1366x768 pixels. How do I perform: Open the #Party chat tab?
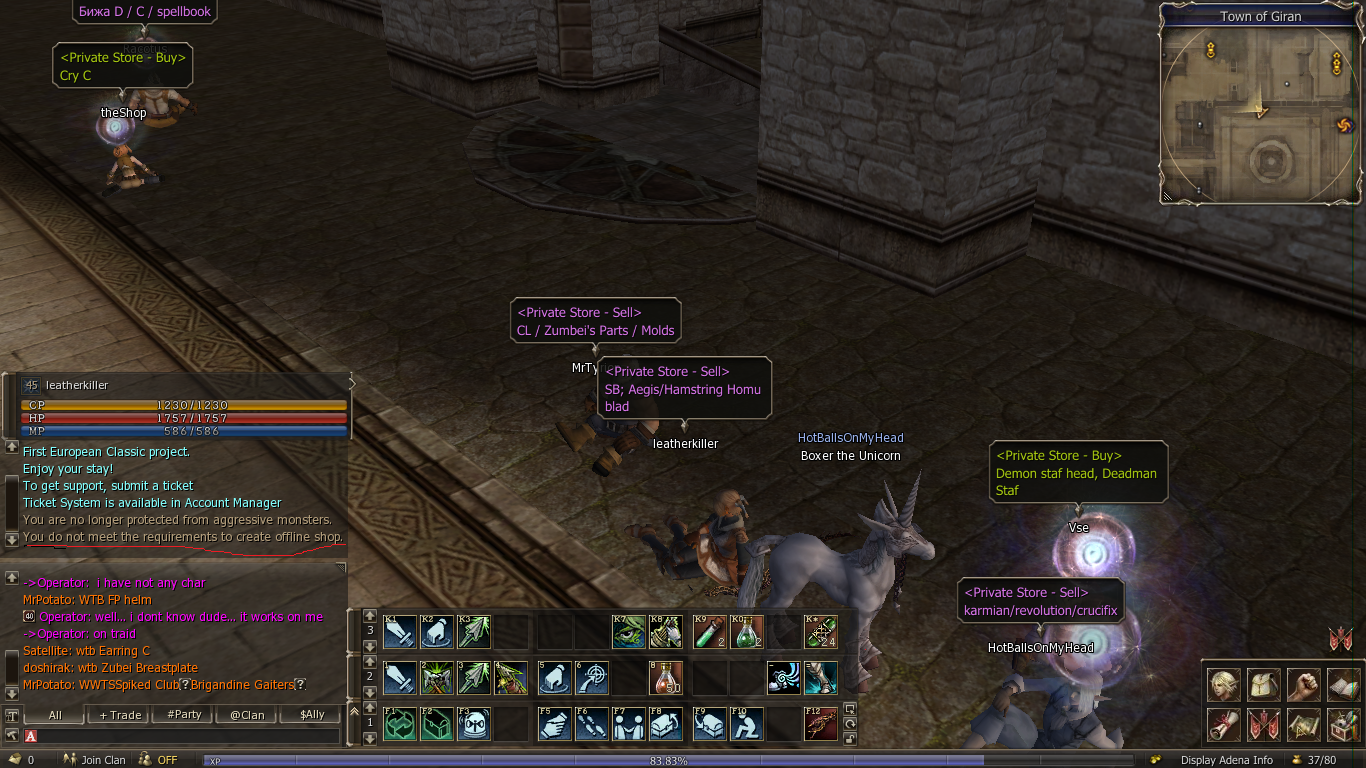coord(184,715)
